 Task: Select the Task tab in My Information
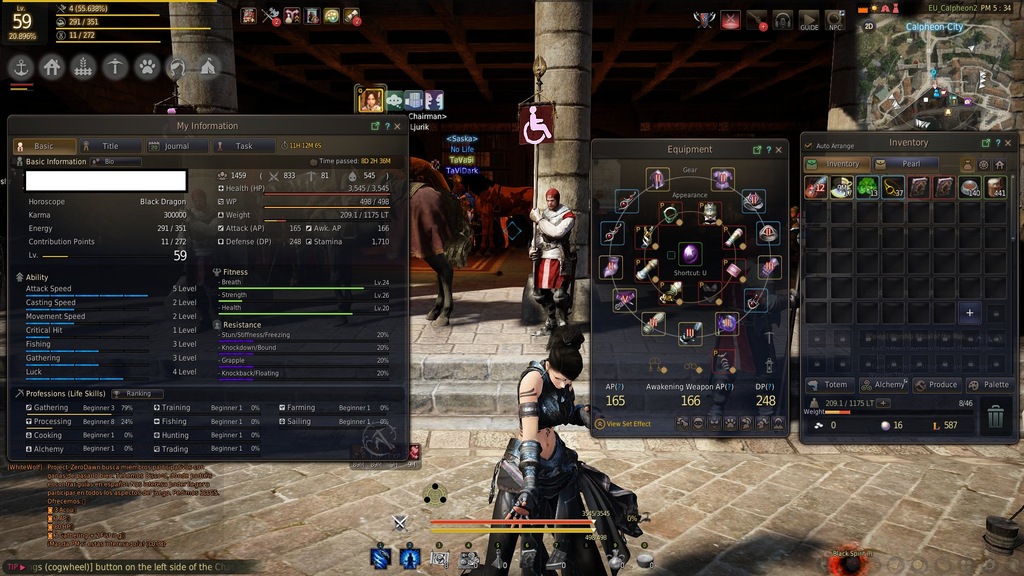coord(244,146)
